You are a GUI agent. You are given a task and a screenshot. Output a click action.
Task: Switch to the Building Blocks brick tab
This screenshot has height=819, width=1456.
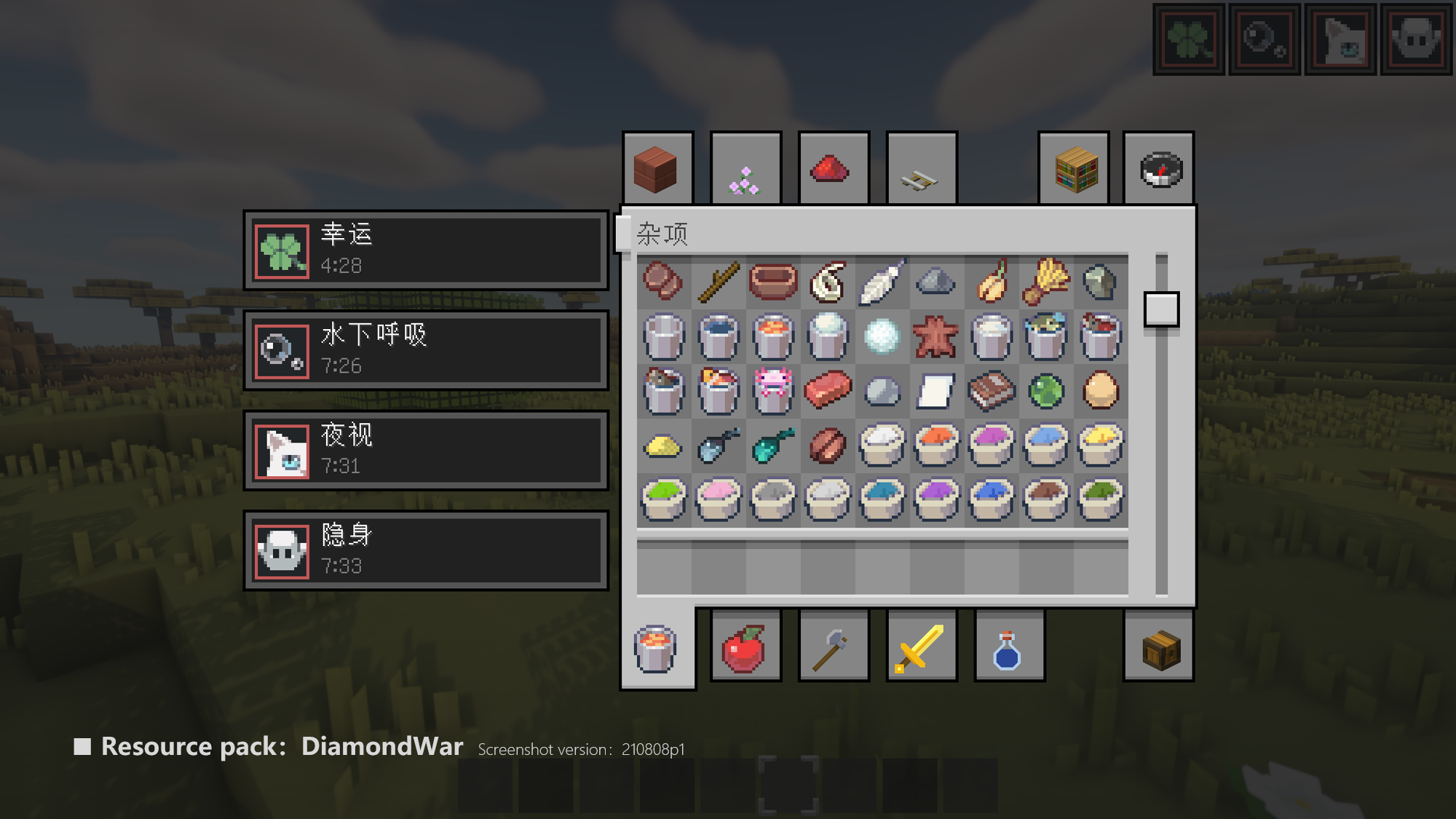click(x=657, y=169)
